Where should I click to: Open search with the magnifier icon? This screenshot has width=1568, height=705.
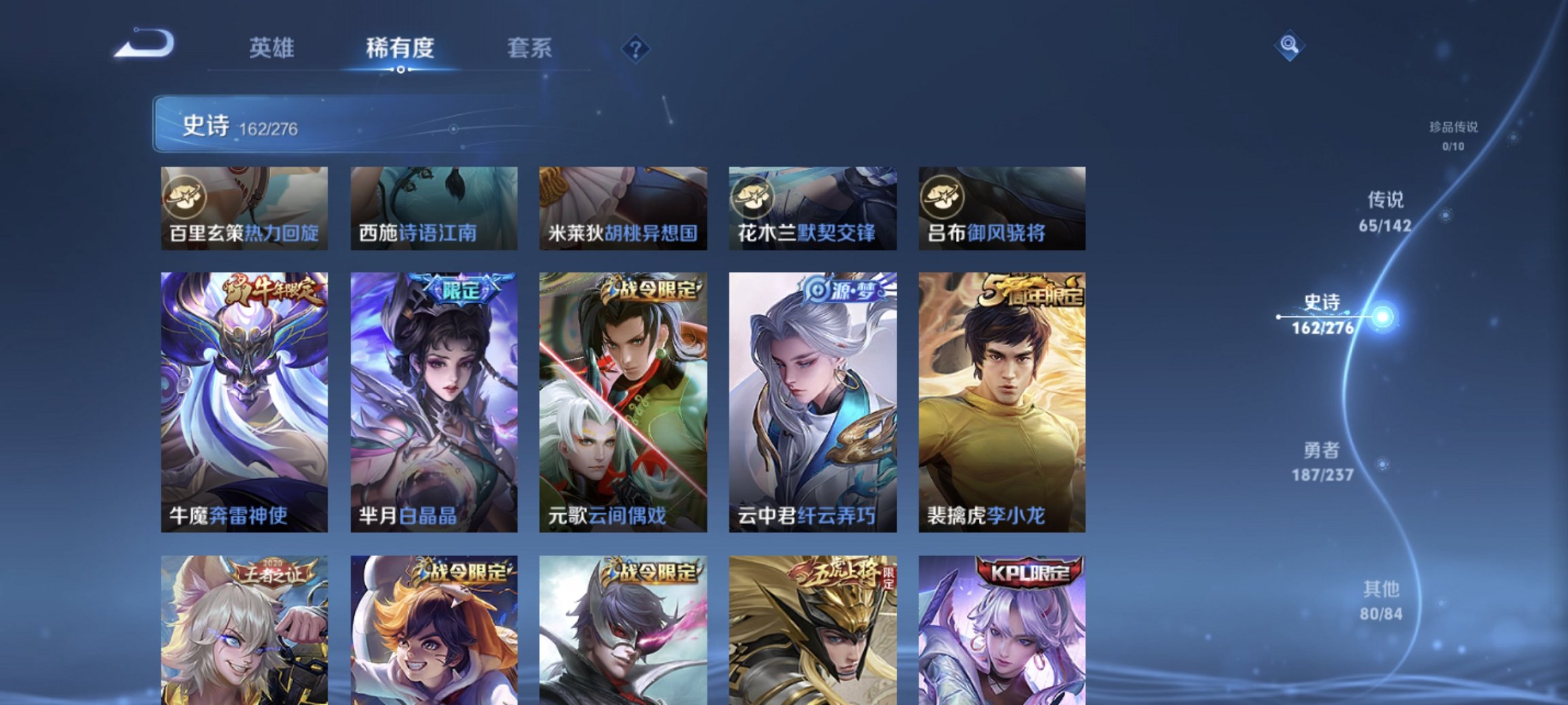(1290, 45)
